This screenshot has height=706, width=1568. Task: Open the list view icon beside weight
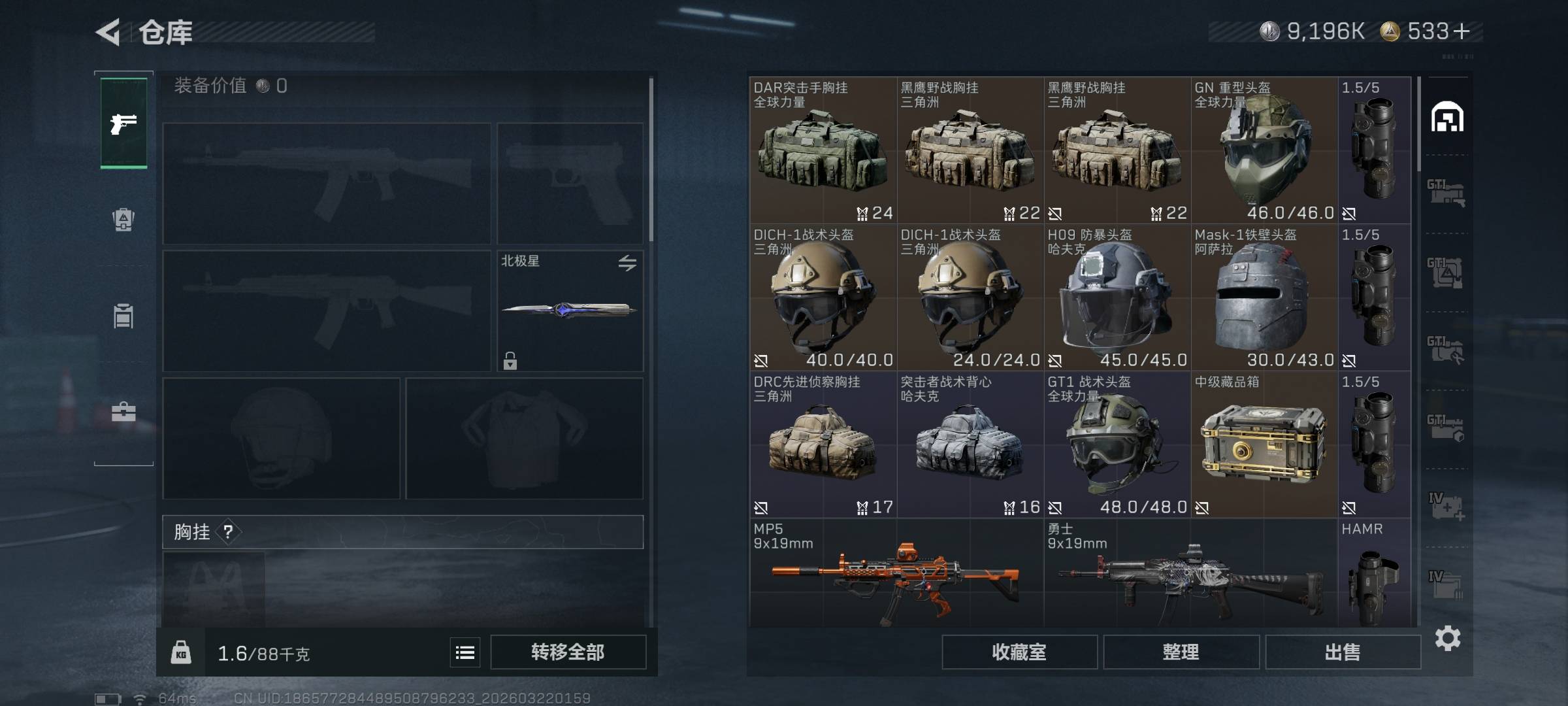pos(465,652)
